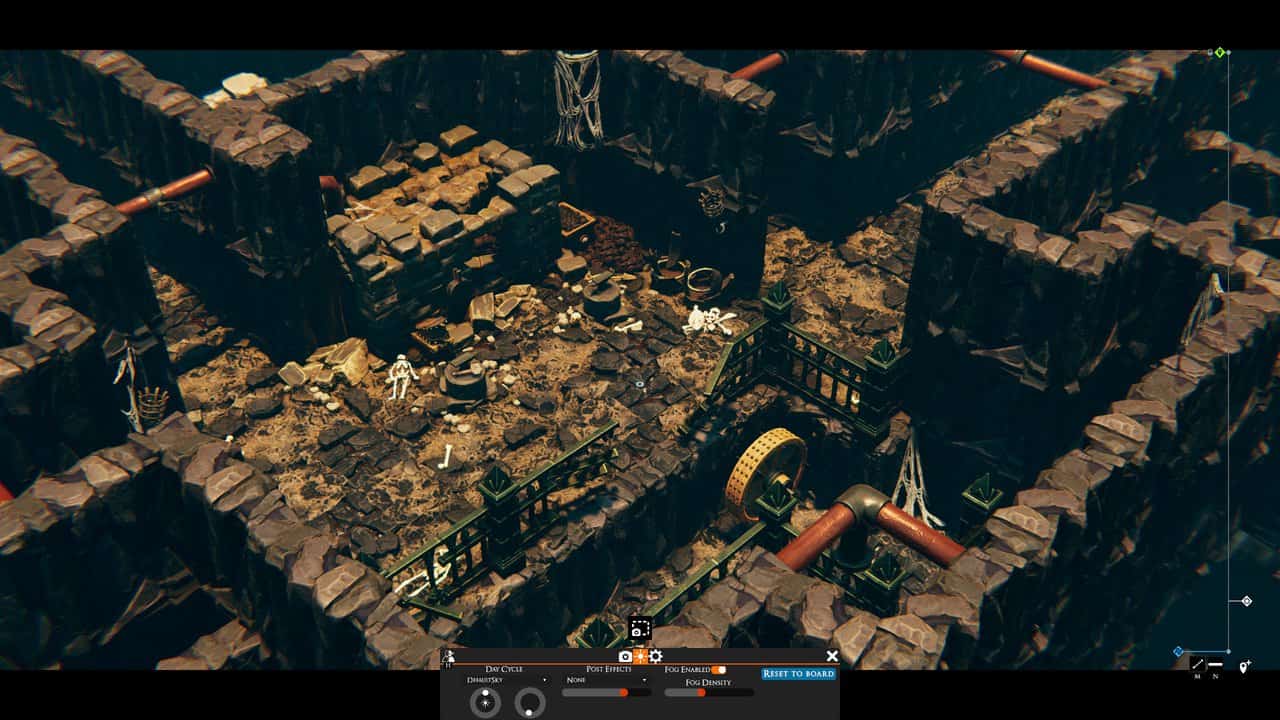Viewport: 1280px width, 720px height.
Task: Click the Post Effects intensity slider
Action: click(x=596, y=692)
